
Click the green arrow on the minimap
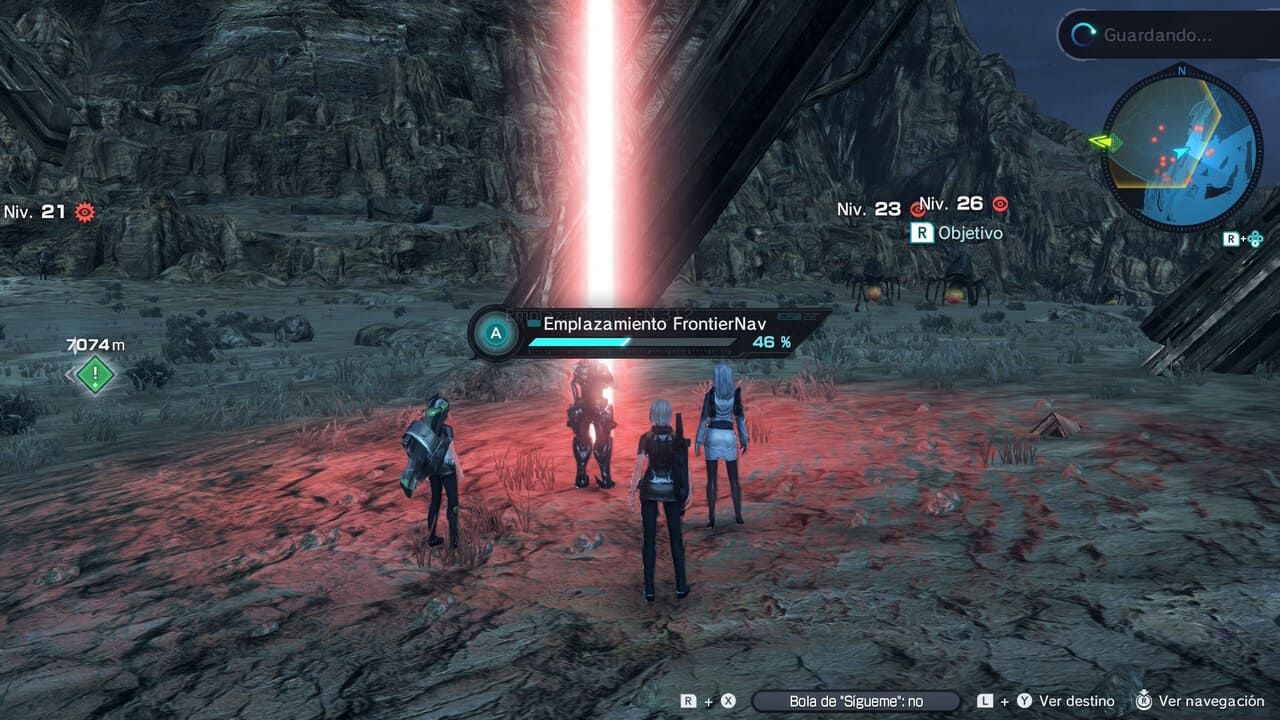point(1103,141)
